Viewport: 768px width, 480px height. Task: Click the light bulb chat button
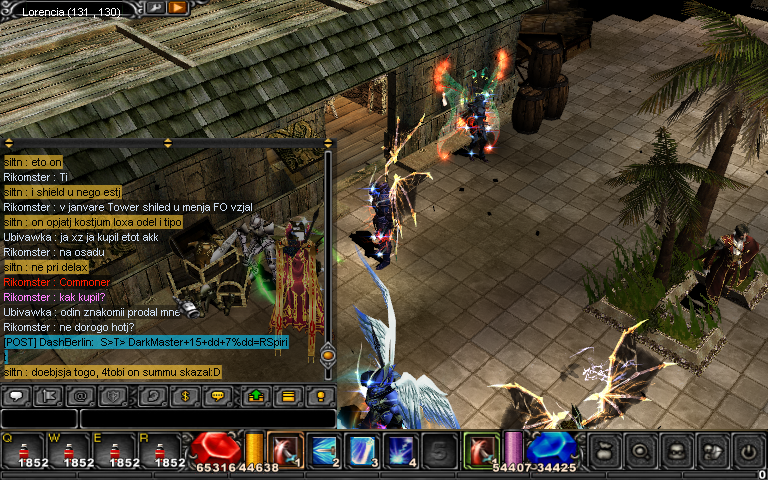click(x=320, y=396)
